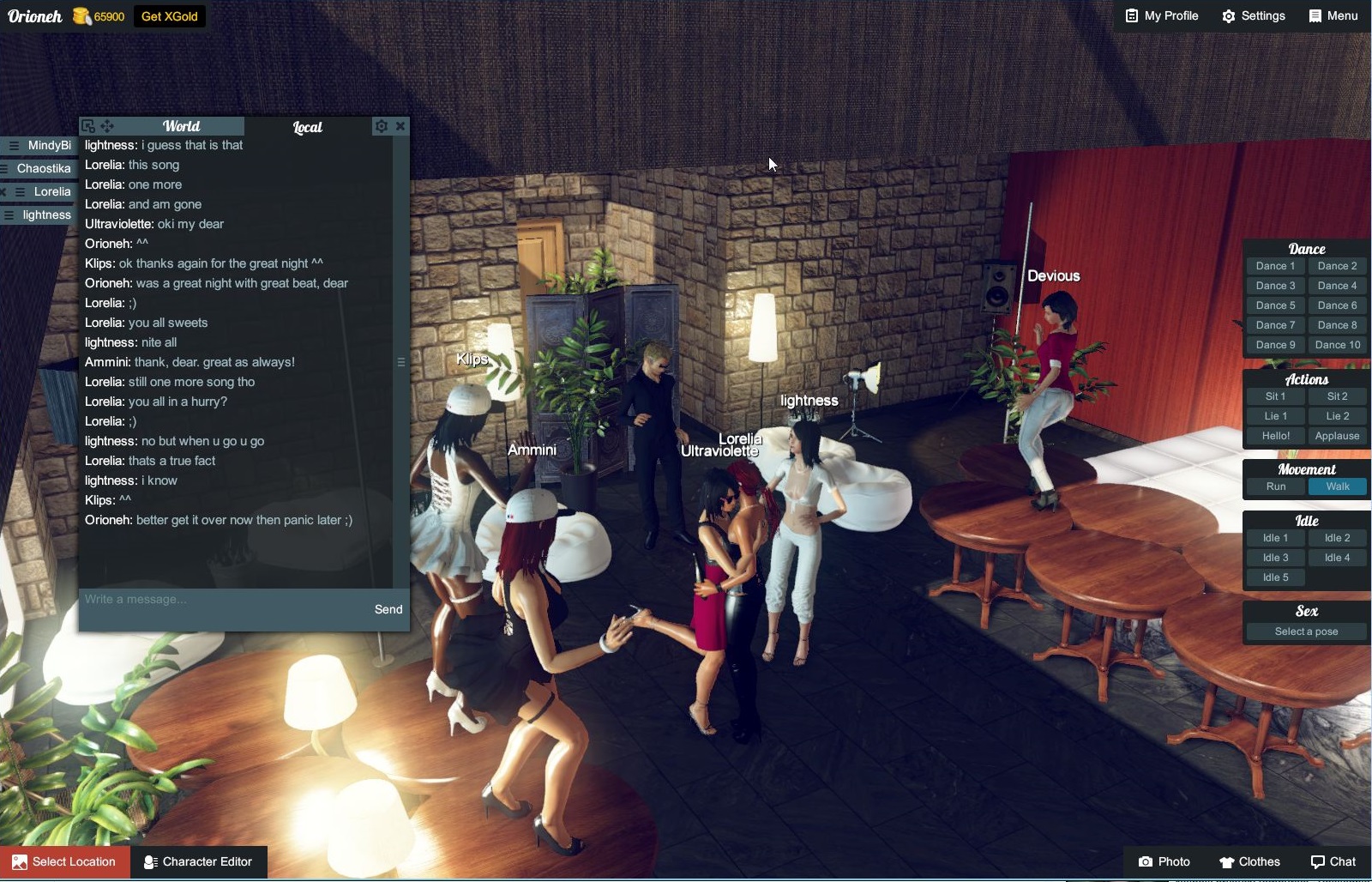Open the lightness conversation tab
The height and width of the screenshot is (882, 1372).
click(x=45, y=214)
